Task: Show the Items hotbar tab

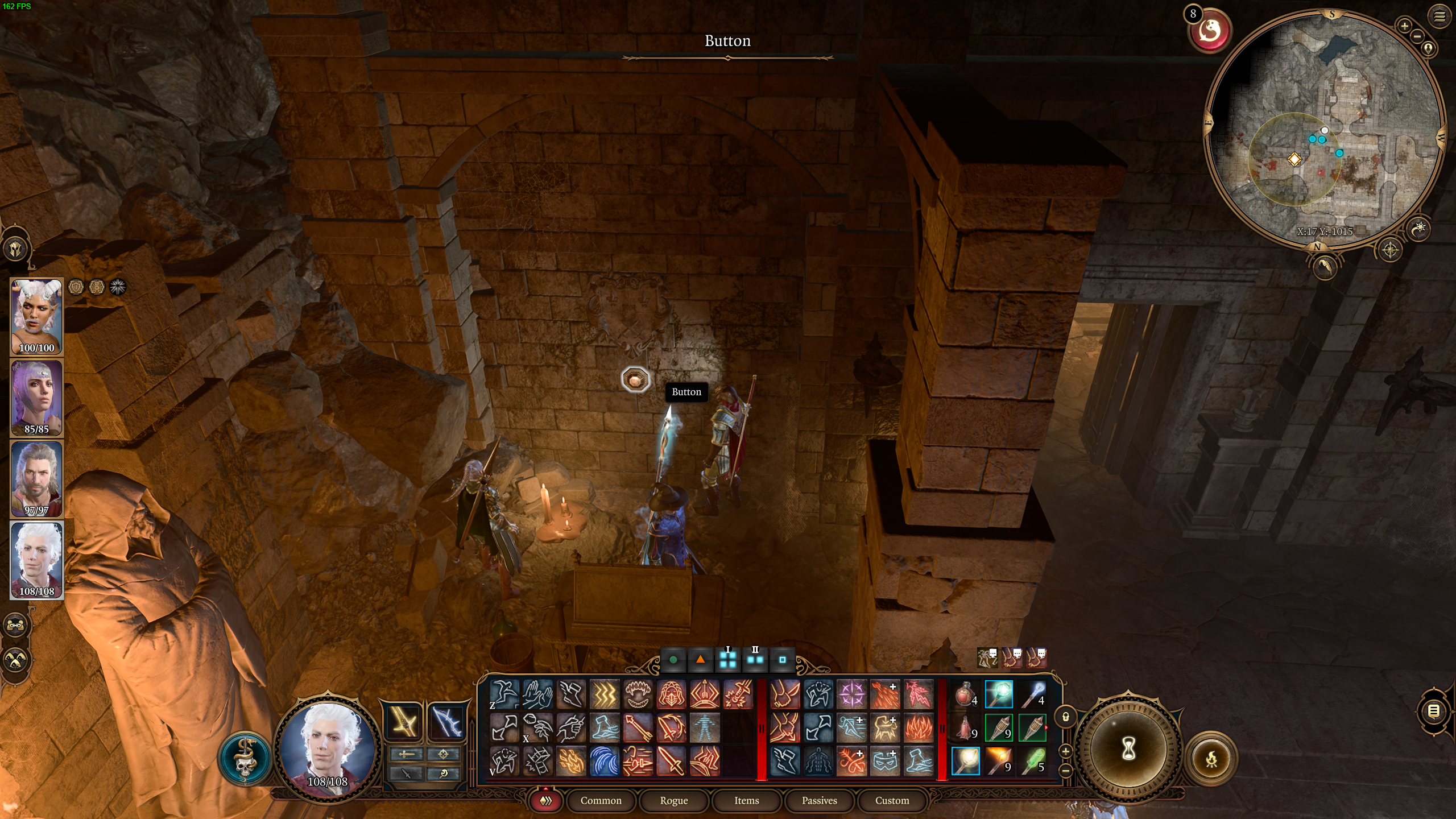Action: [746, 801]
